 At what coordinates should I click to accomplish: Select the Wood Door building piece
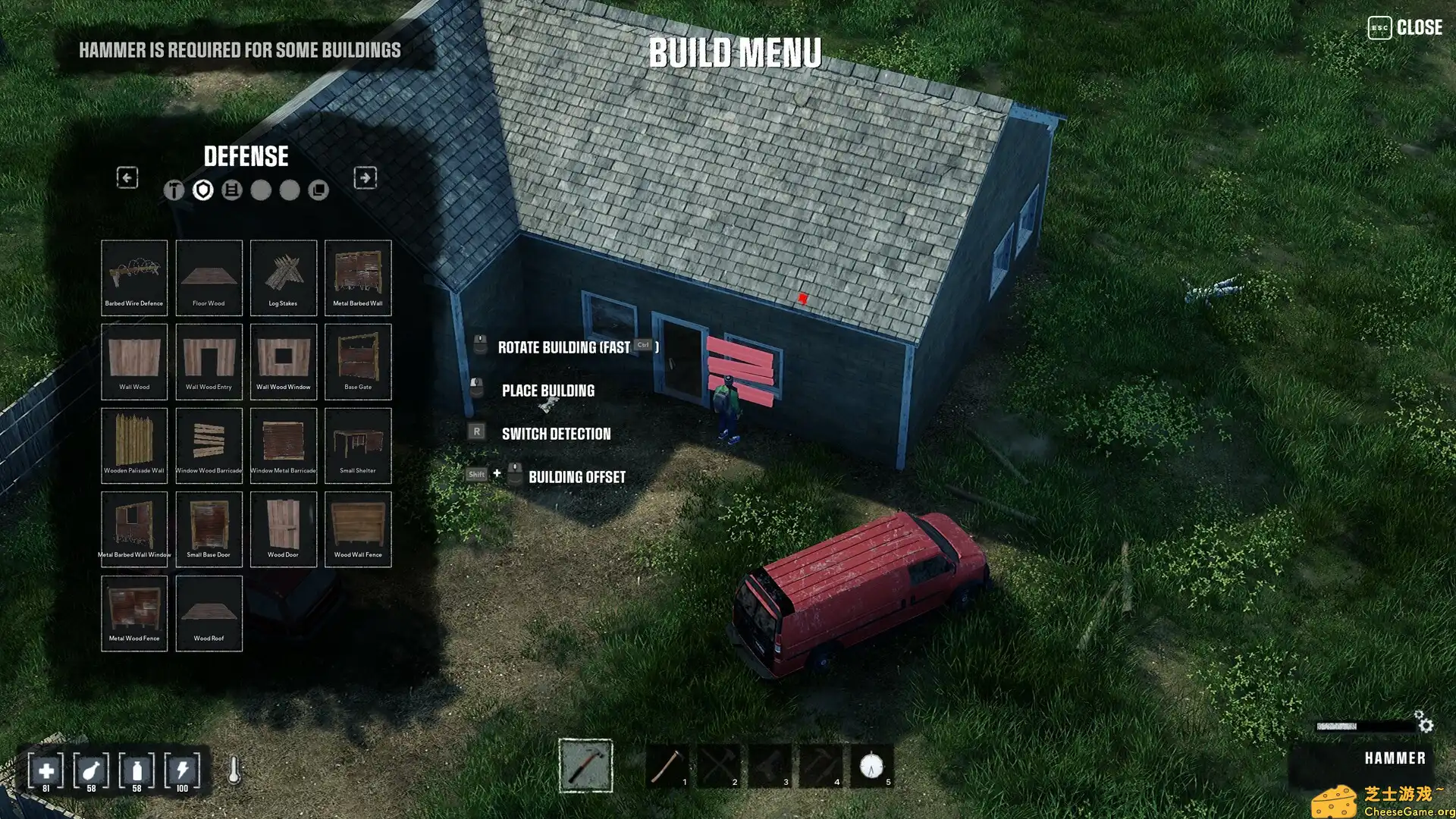[x=284, y=527]
